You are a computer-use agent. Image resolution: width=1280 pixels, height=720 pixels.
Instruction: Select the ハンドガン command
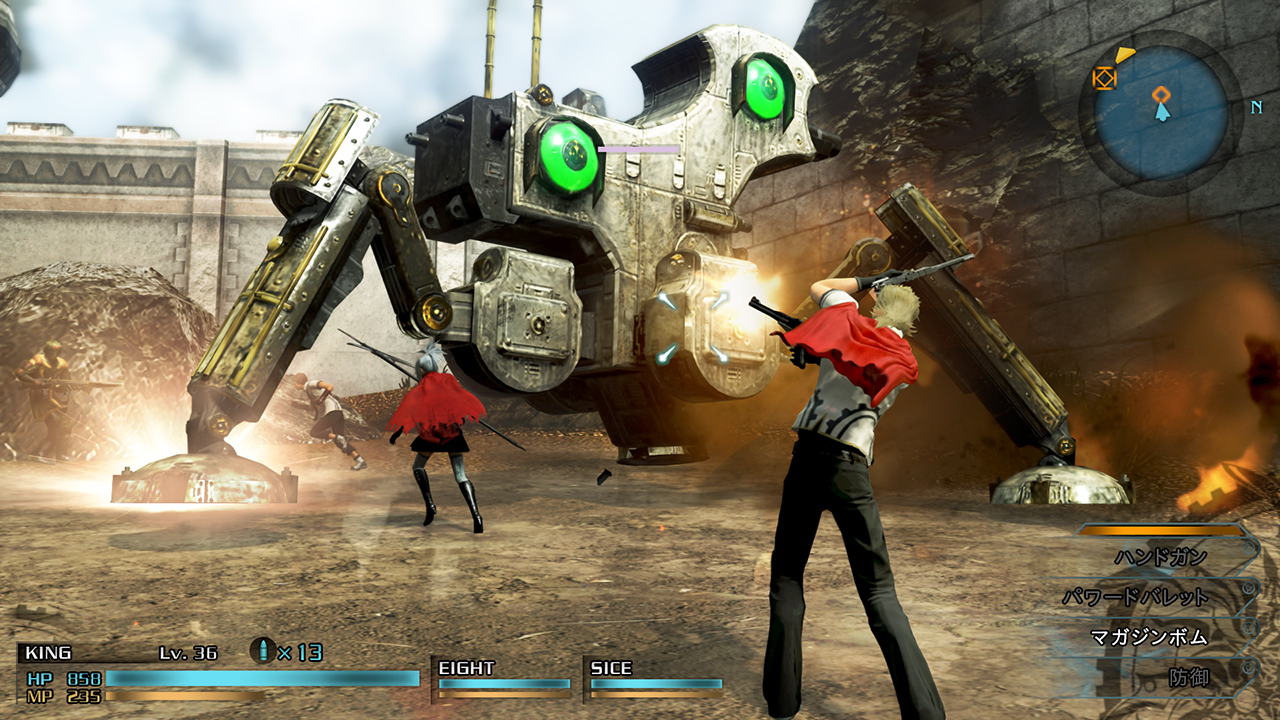point(1160,556)
